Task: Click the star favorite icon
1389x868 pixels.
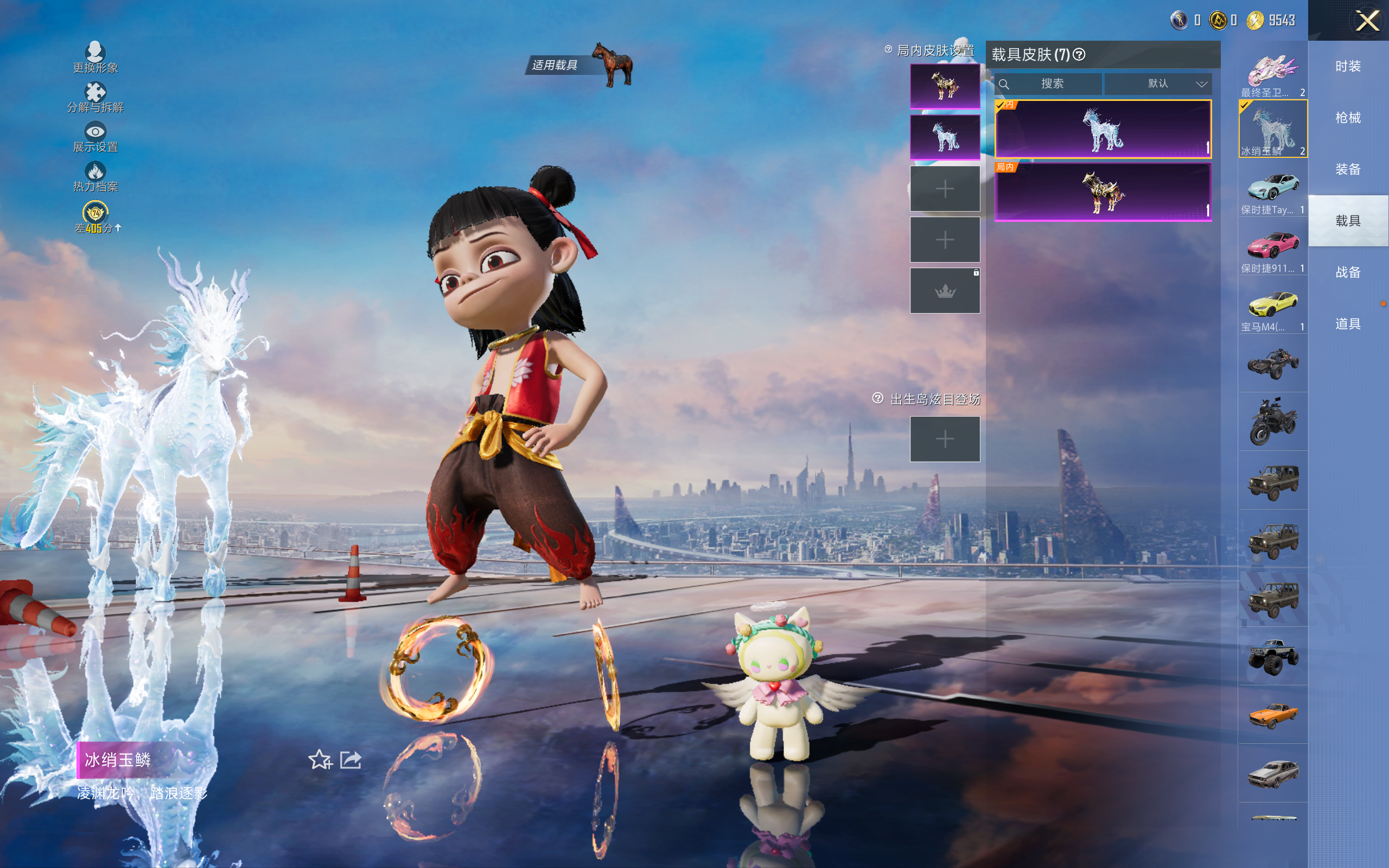Action: 320,760
